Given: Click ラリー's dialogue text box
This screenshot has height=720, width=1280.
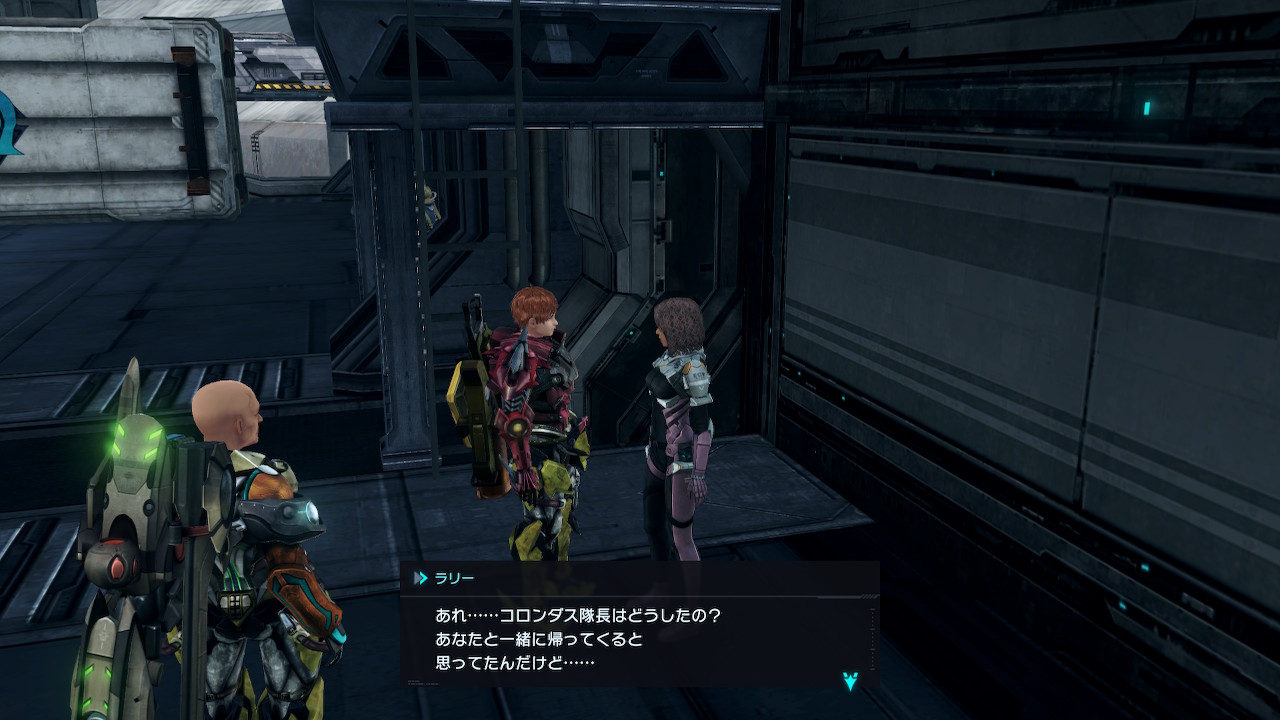Looking at the screenshot, I should (638, 639).
